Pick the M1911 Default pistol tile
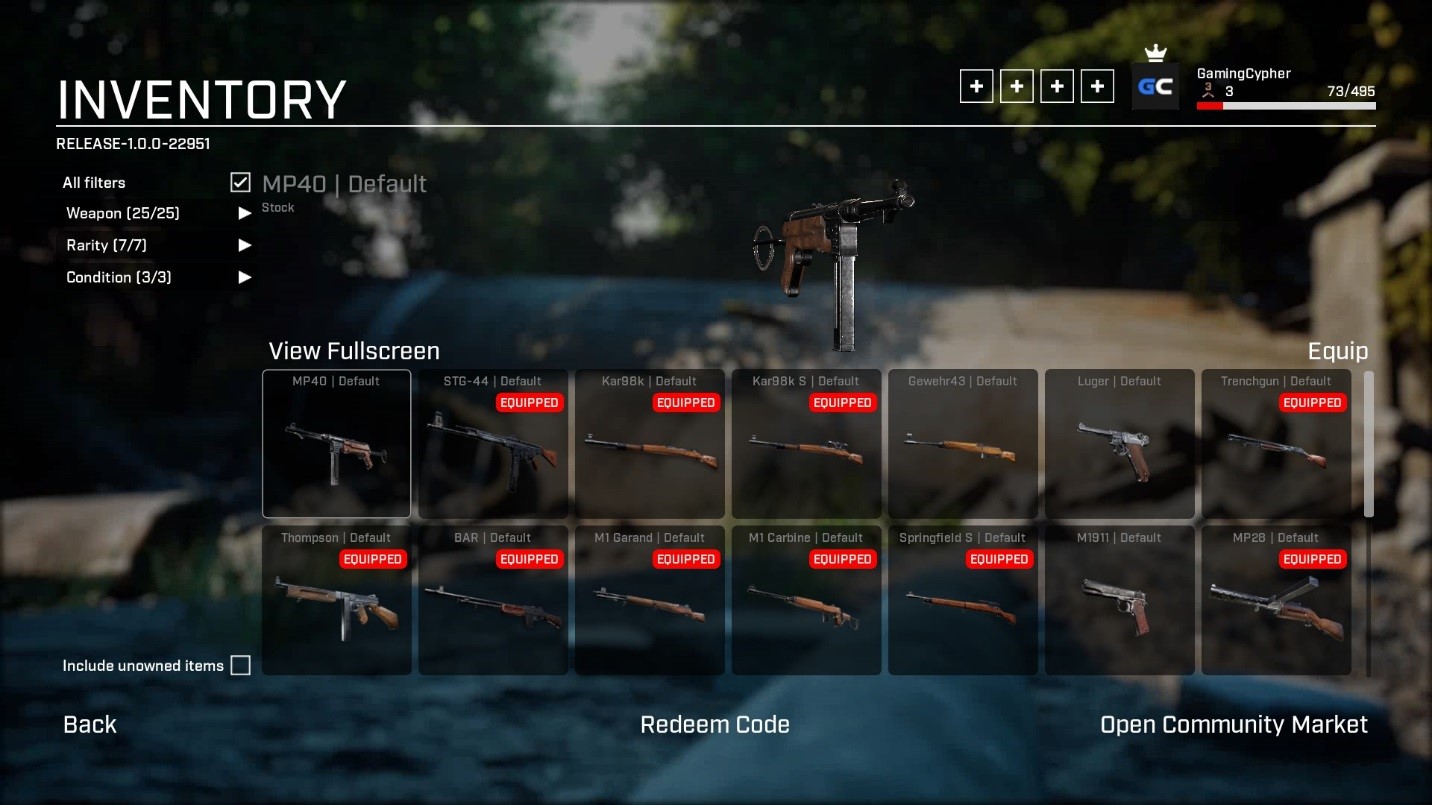The image size is (1432, 805). tap(1119, 600)
